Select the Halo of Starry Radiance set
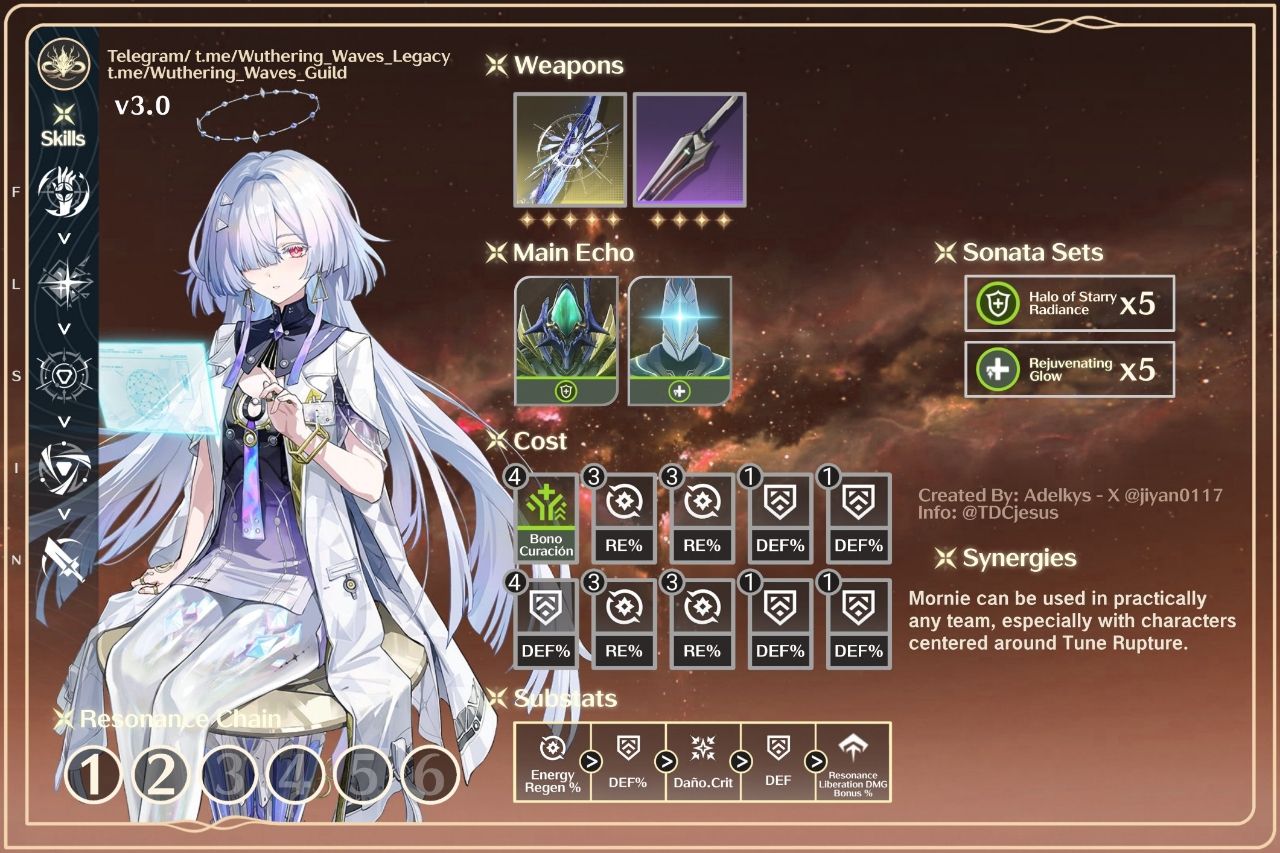Viewport: 1280px width, 853px height. [1069, 303]
